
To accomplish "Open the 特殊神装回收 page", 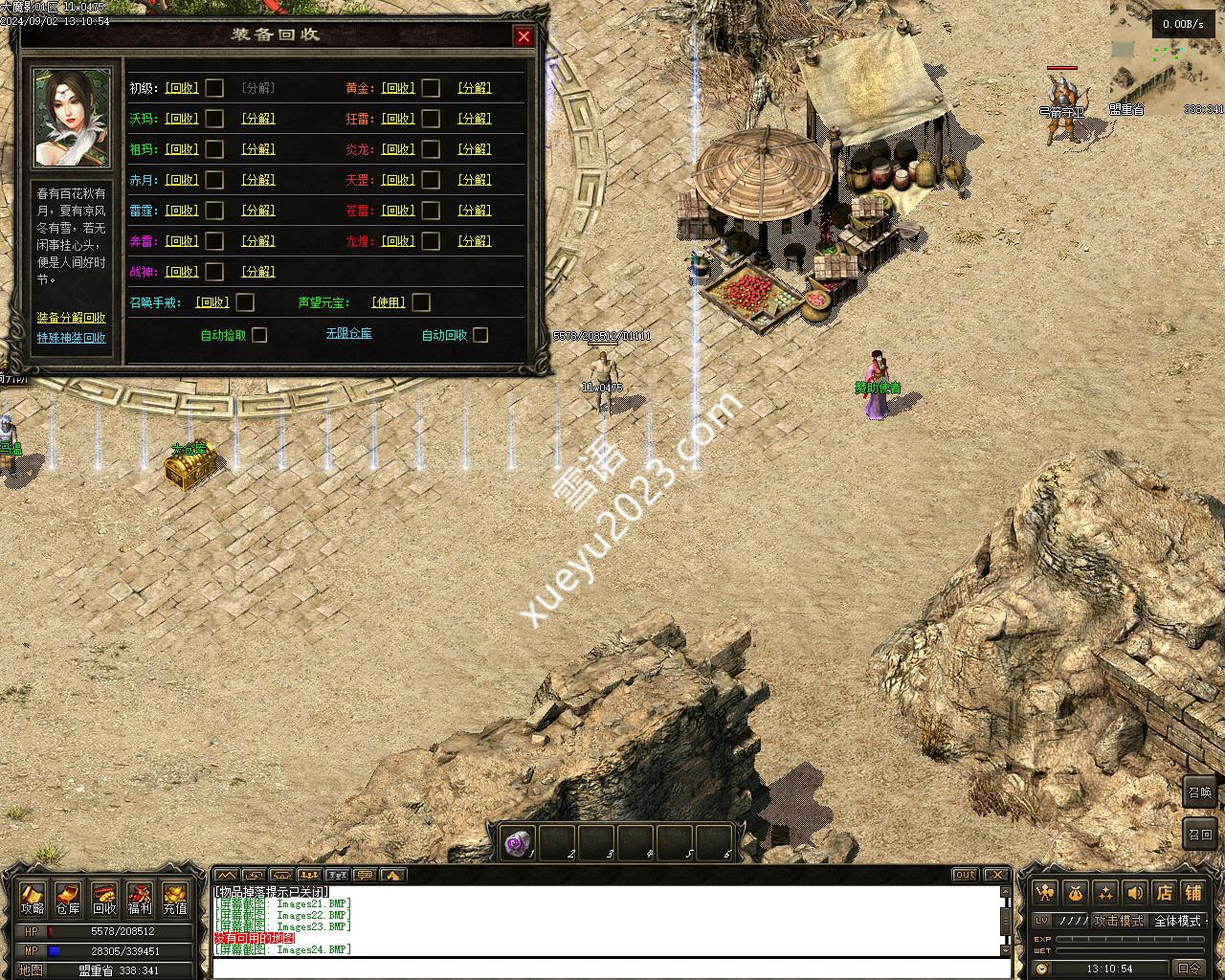I will [72, 338].
